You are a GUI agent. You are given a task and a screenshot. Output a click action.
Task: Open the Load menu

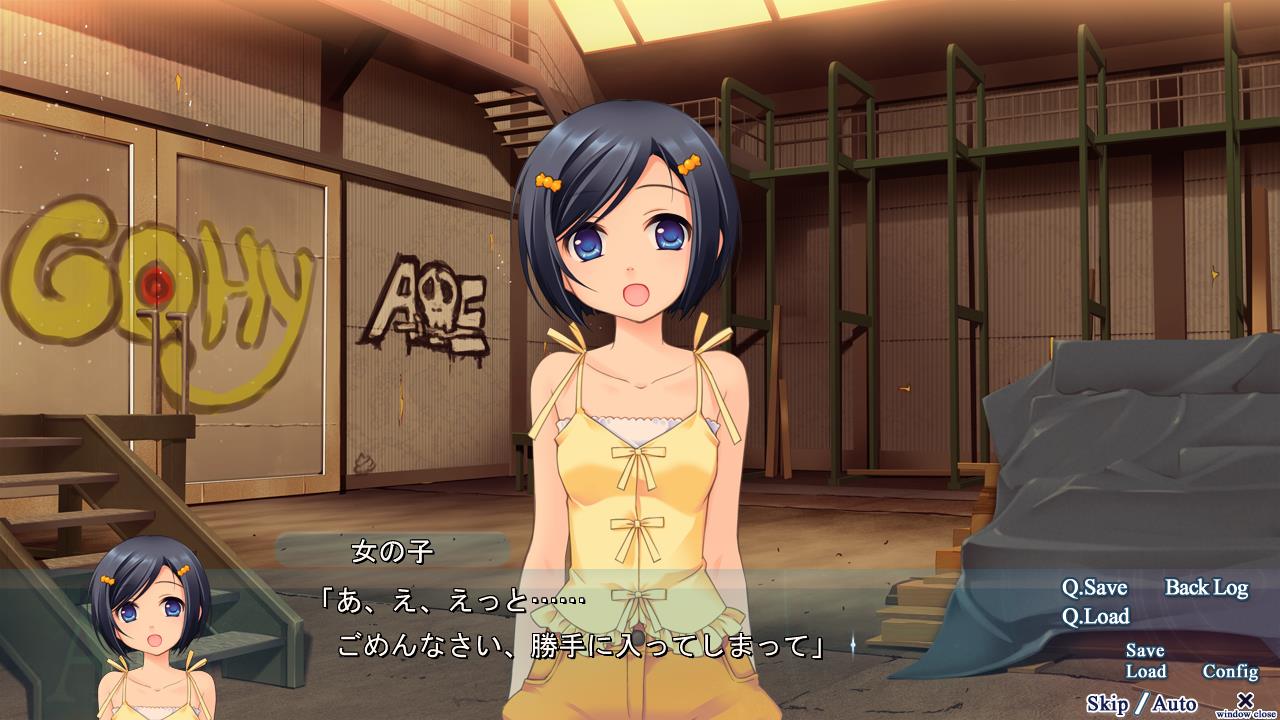[1146, 672]
